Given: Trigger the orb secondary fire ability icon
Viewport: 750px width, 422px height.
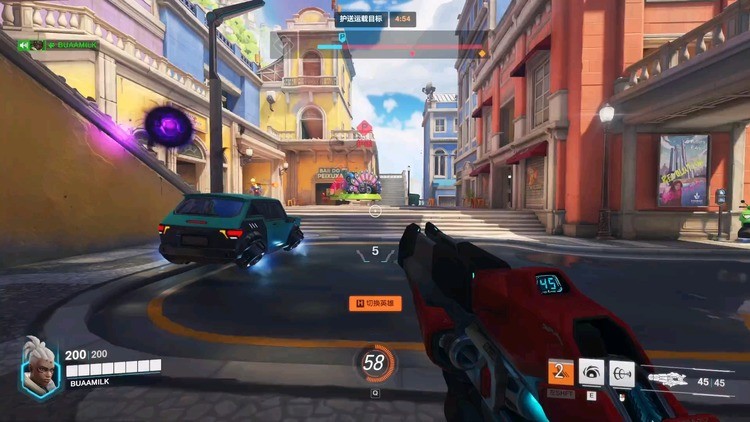Looking at the screenshot, I should pyautogui.click(x=622, y=373).
